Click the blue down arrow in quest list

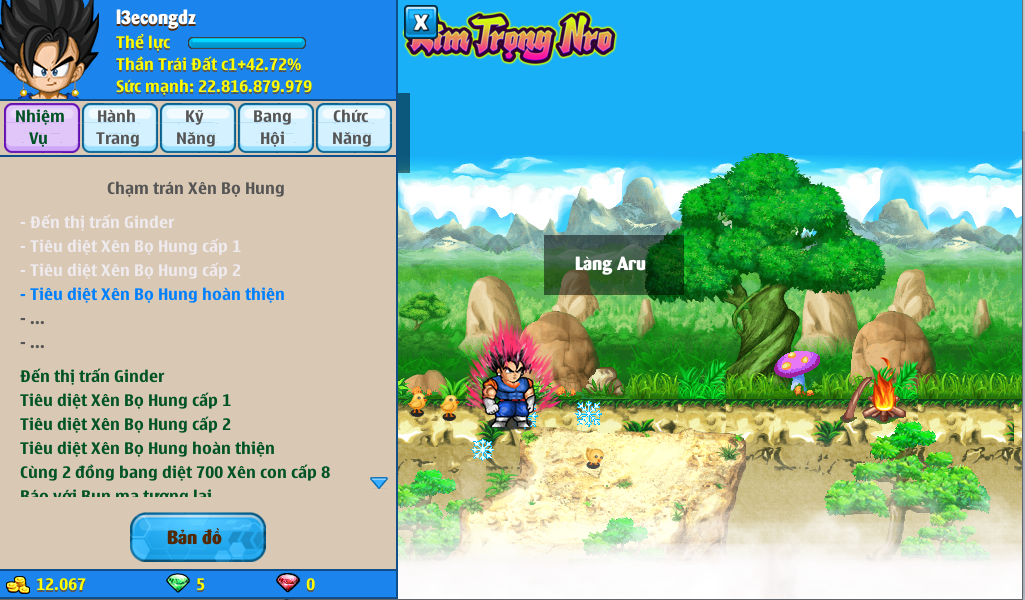click(379, 483)
